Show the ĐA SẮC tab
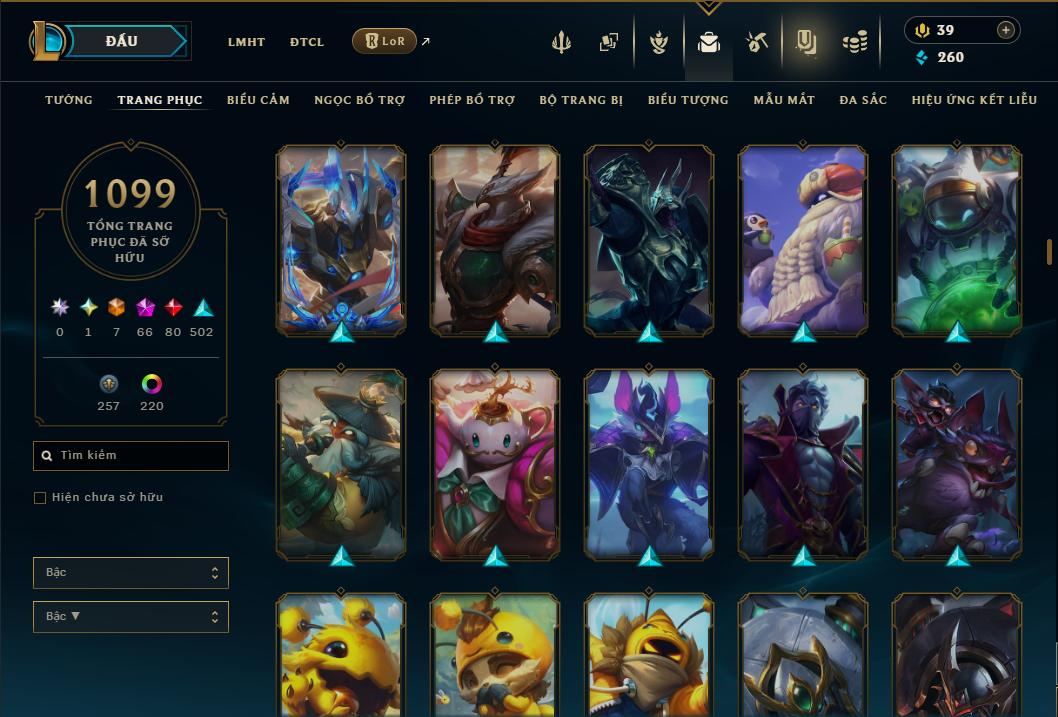The height and width of the screenshot is (717, 1058). click(863, 100)
